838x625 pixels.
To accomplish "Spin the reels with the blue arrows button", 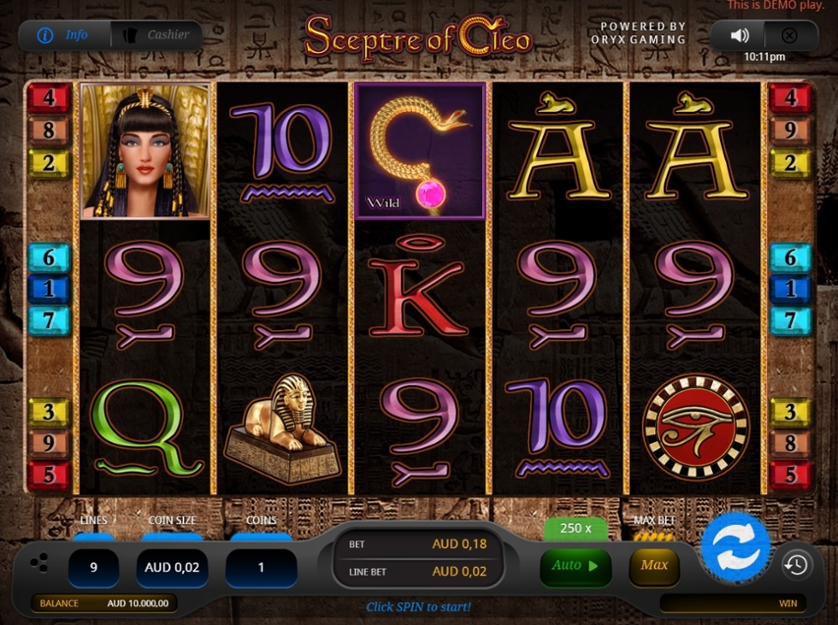I will tap(735, 547).
